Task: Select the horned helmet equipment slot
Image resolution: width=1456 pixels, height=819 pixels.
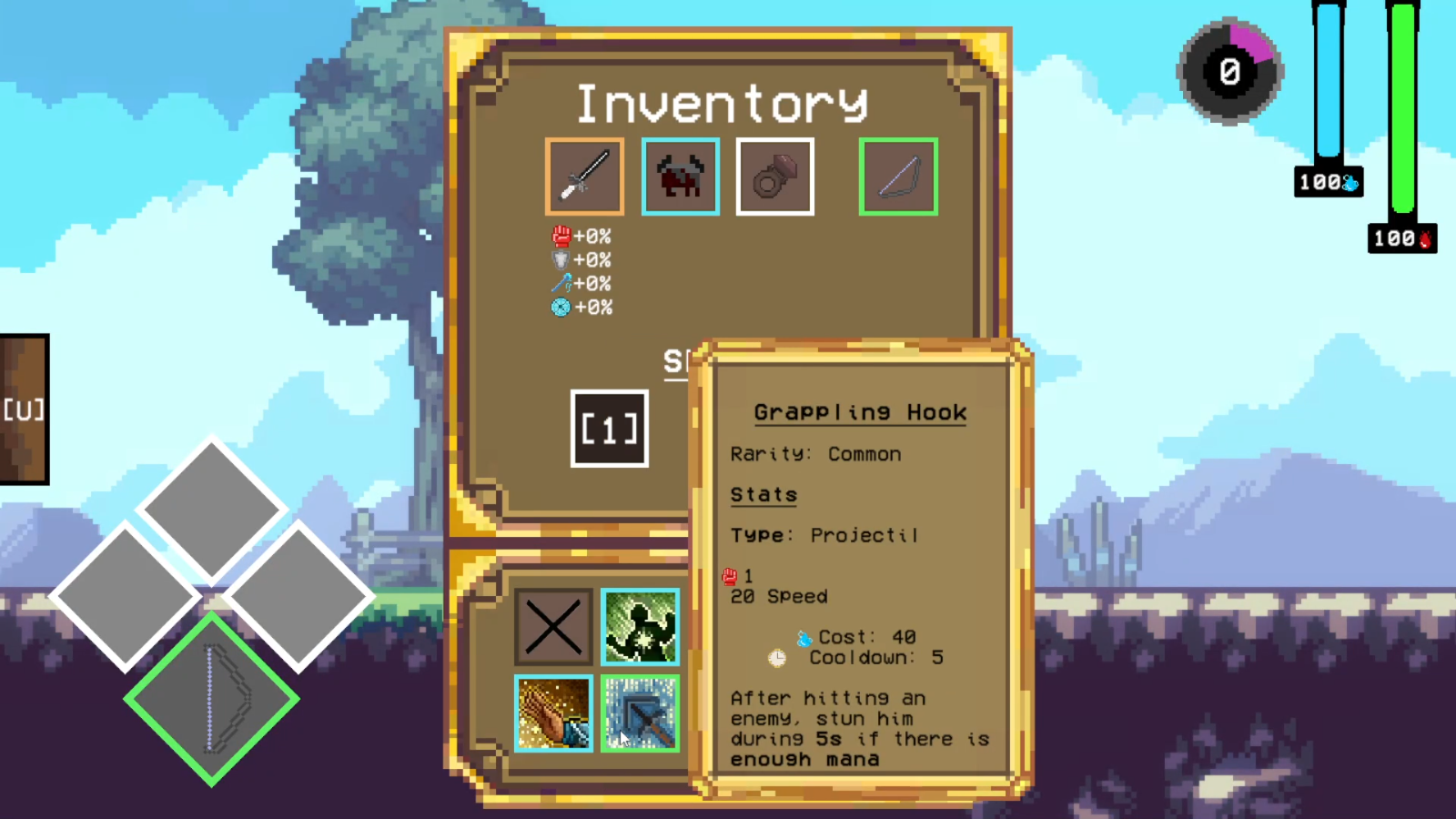Action: (680, 177)
